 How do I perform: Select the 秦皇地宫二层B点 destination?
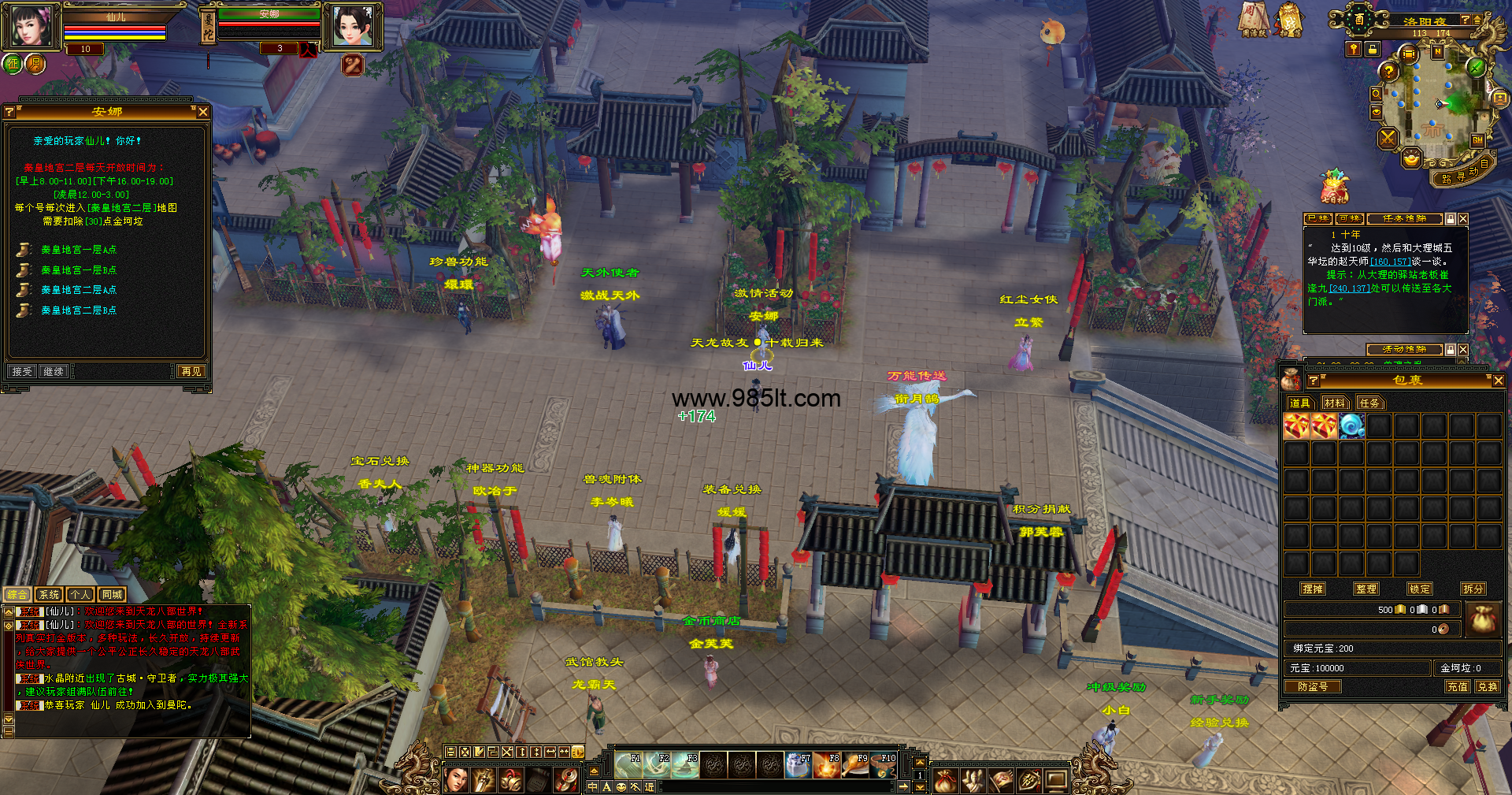point(78,310)
